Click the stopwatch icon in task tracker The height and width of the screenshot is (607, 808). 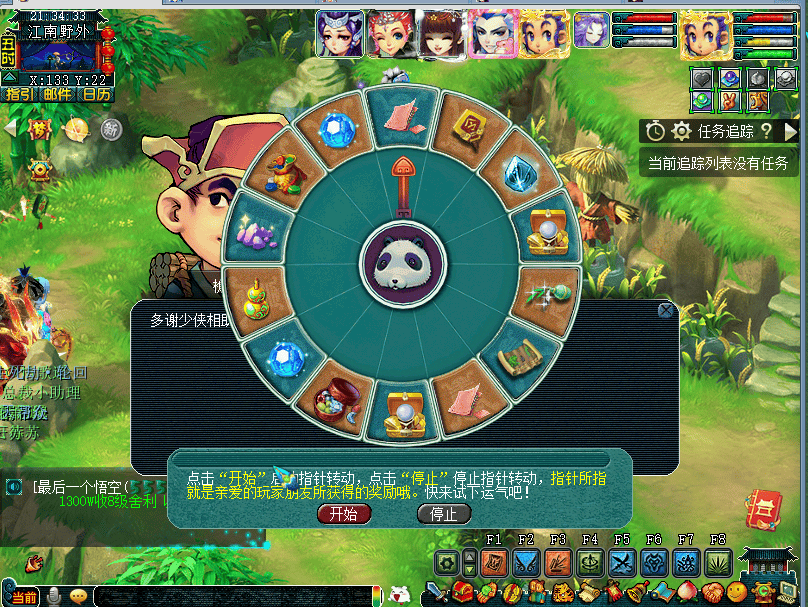tap(655, 131)
